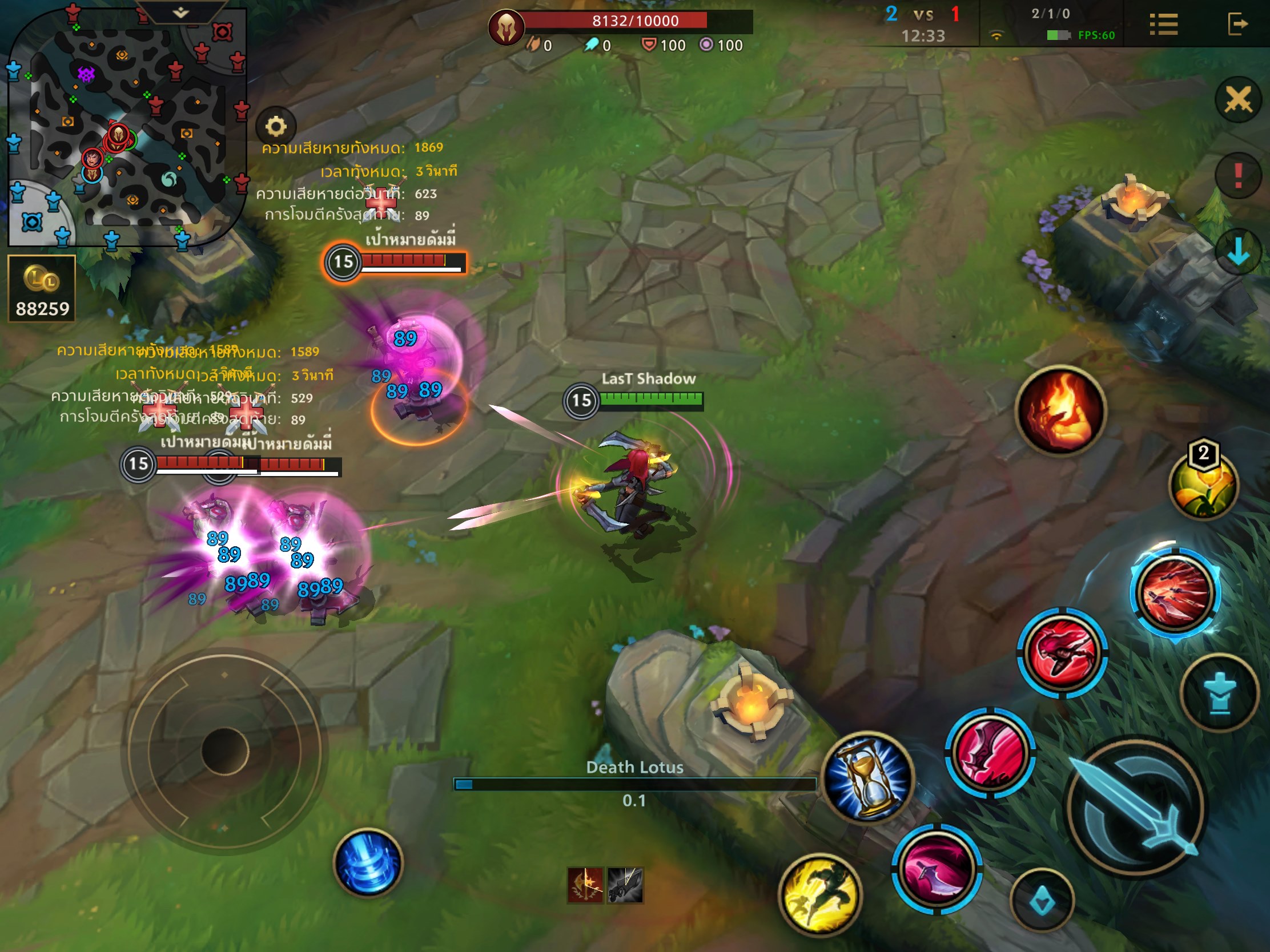1270x952 pixels.
Task: Open the scoreboard list menu
Action: click(x=1164, y=25)
